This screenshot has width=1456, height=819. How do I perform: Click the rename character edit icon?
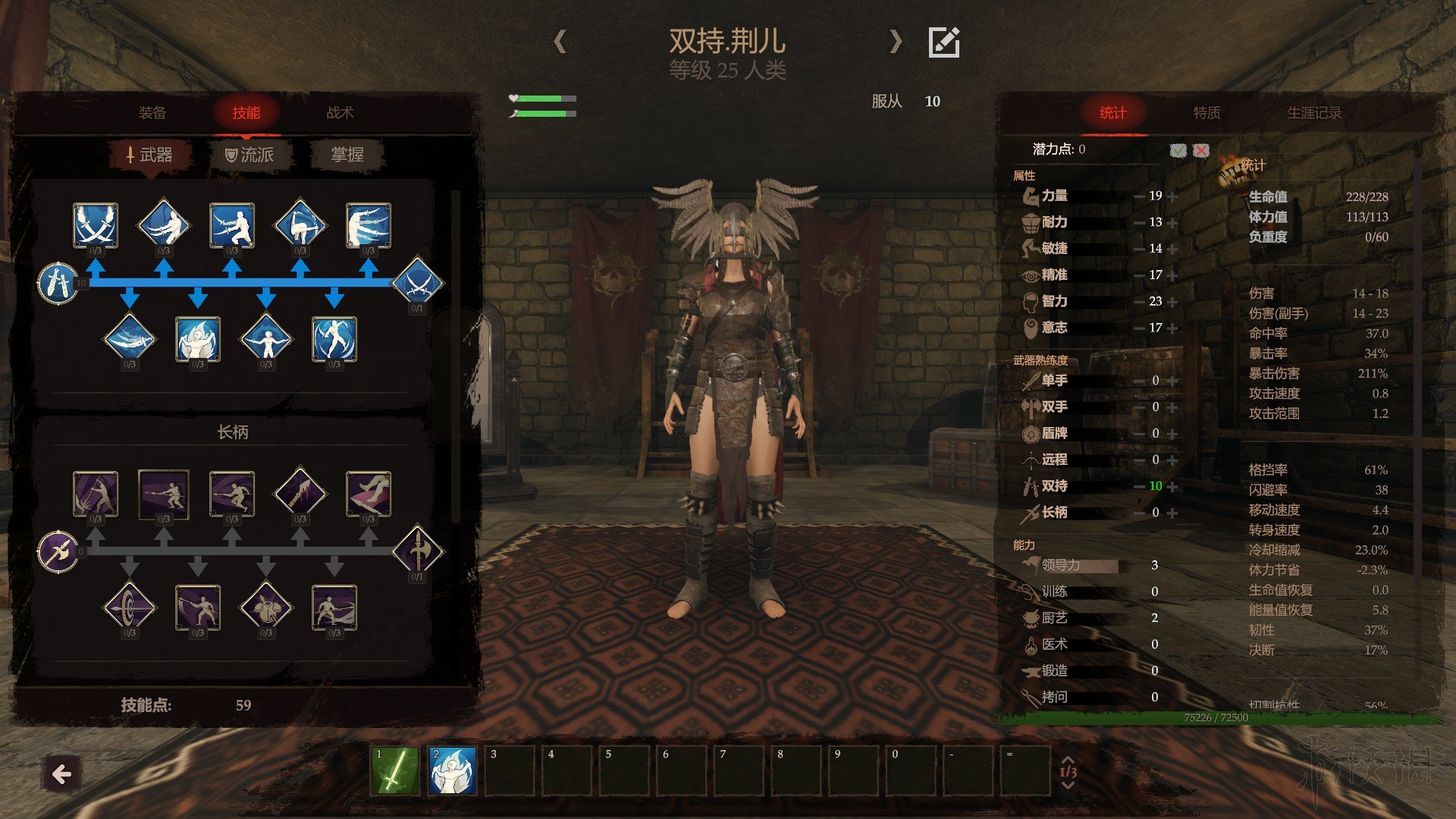[944, 42]
